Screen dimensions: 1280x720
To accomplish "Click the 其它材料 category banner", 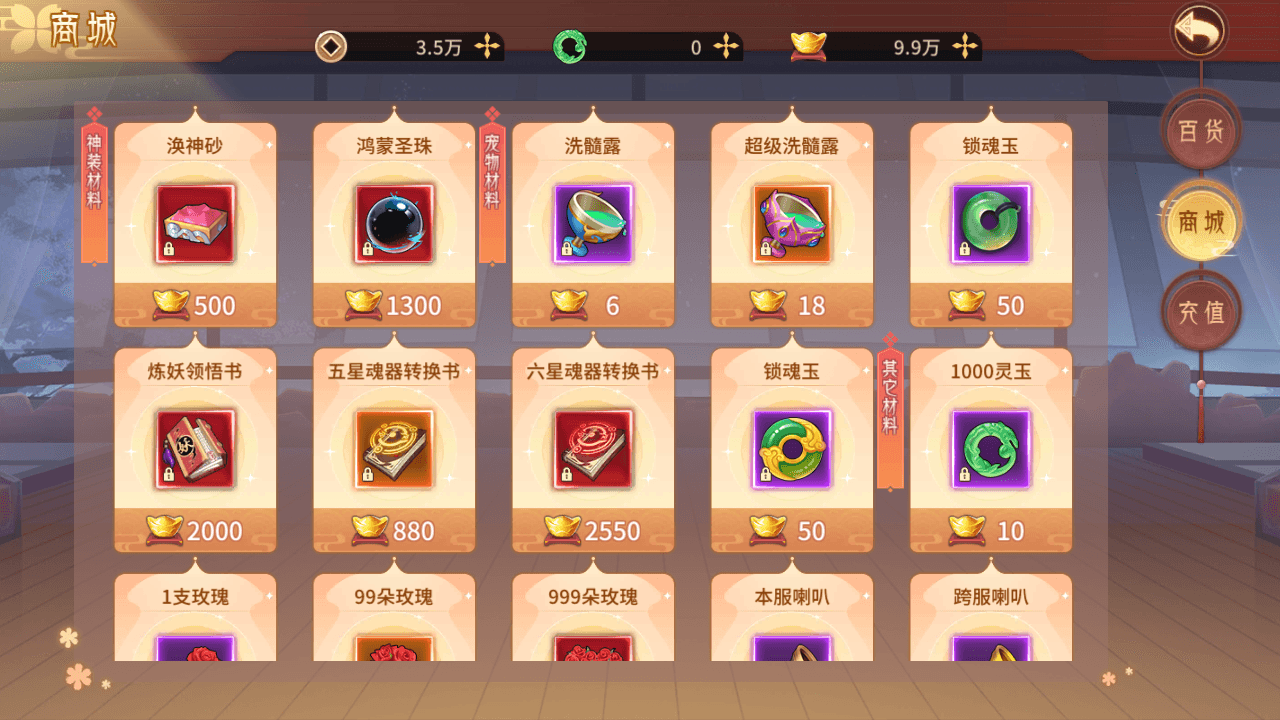I will [888, 415].
